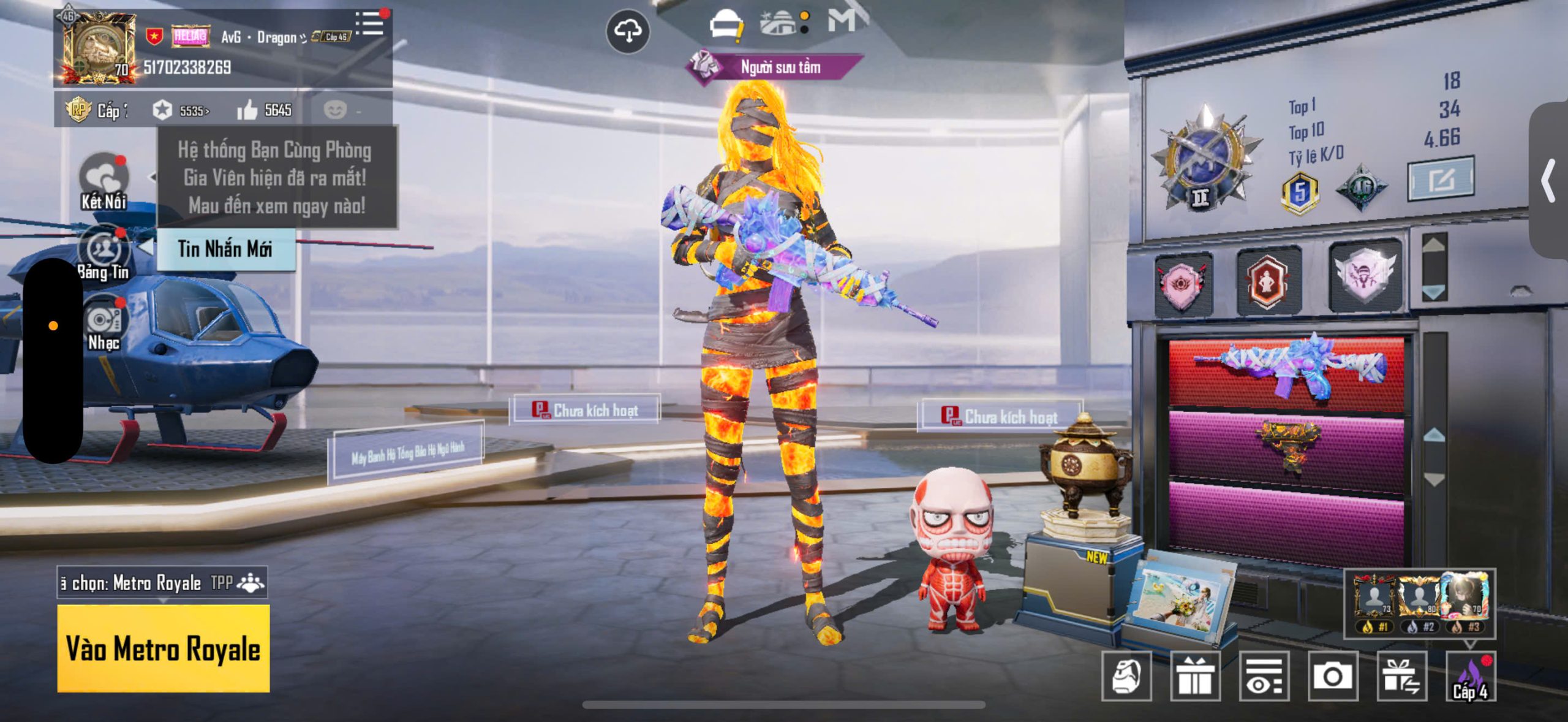The image size is (1568, 722).
Task: Open the hamburger list menu
Action: [x=370, y=25]
